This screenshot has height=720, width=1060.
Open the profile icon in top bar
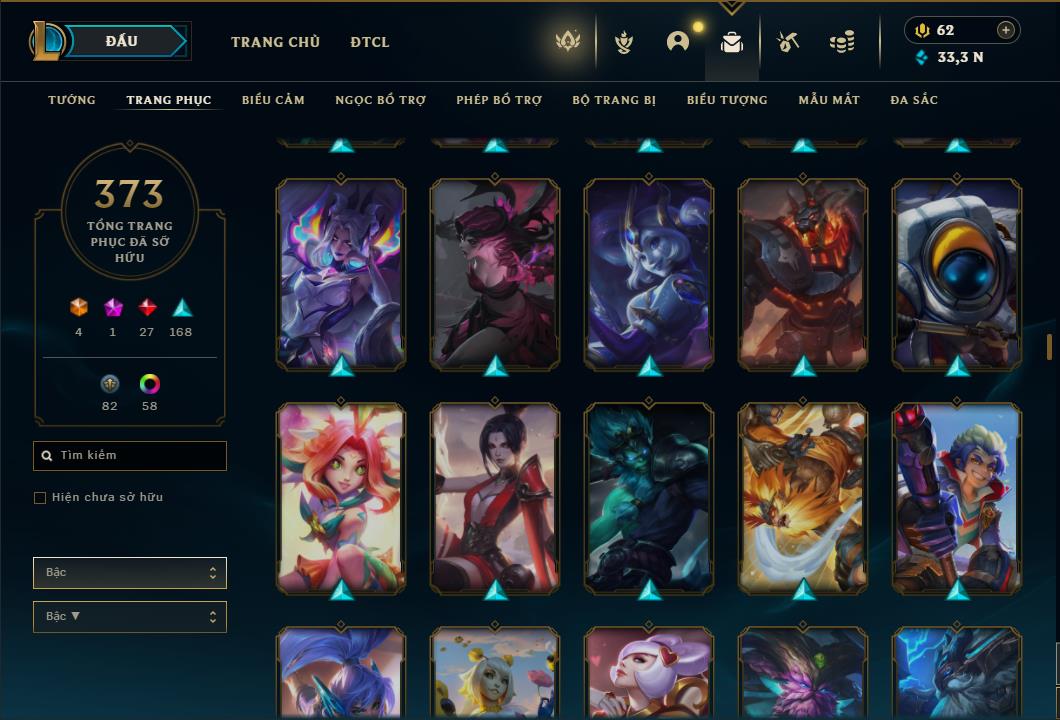coord(678,42)
